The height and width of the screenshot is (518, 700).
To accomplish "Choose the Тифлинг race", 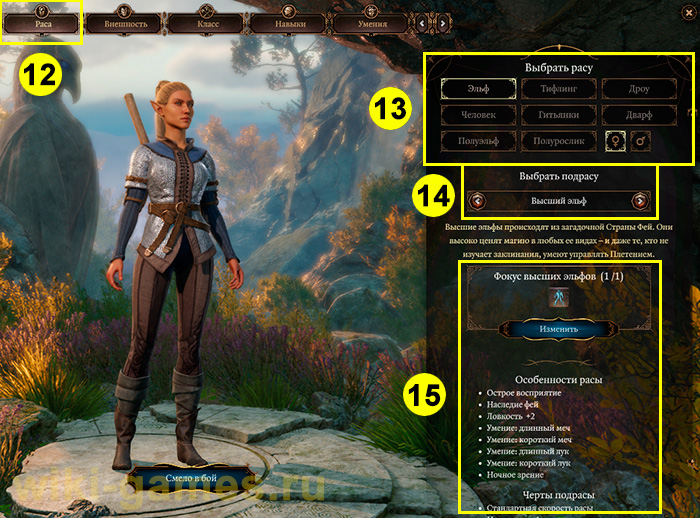I will point(559,89).
